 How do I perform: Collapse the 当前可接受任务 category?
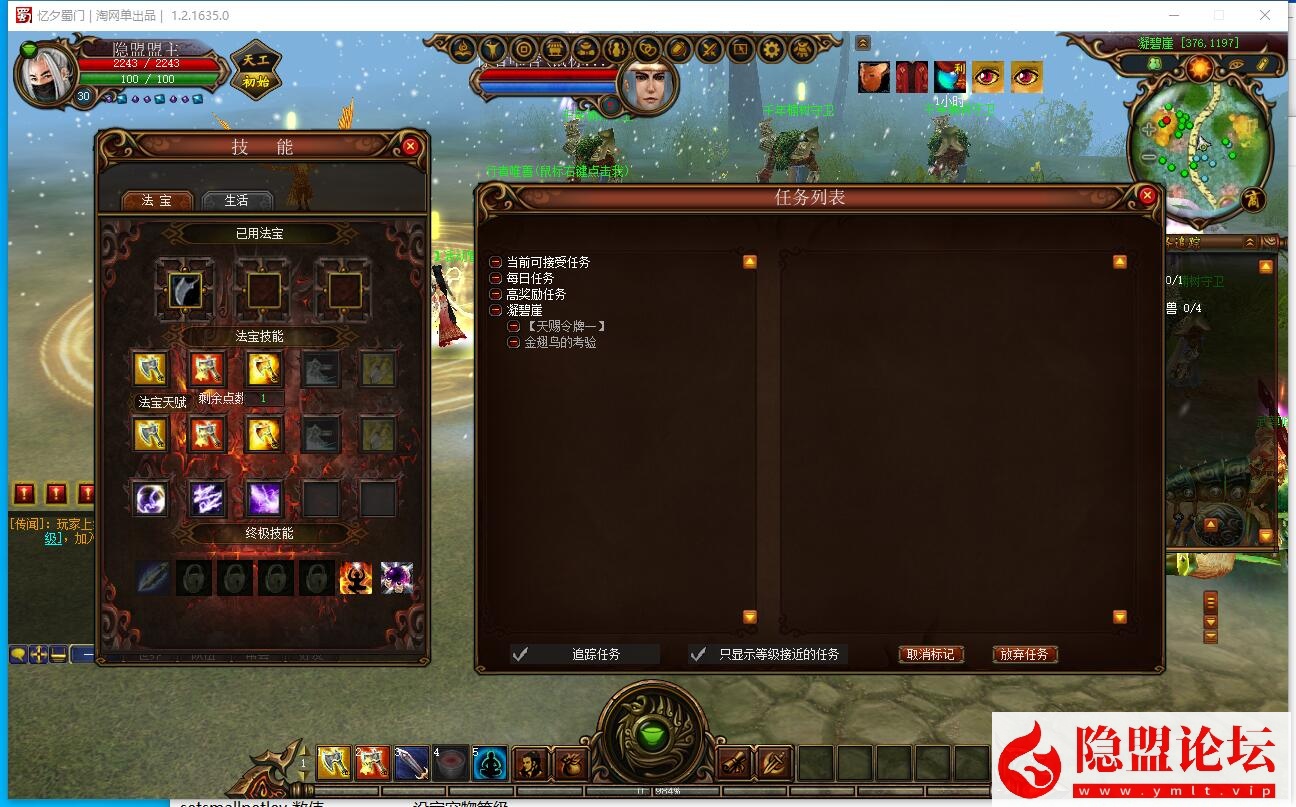495,262
